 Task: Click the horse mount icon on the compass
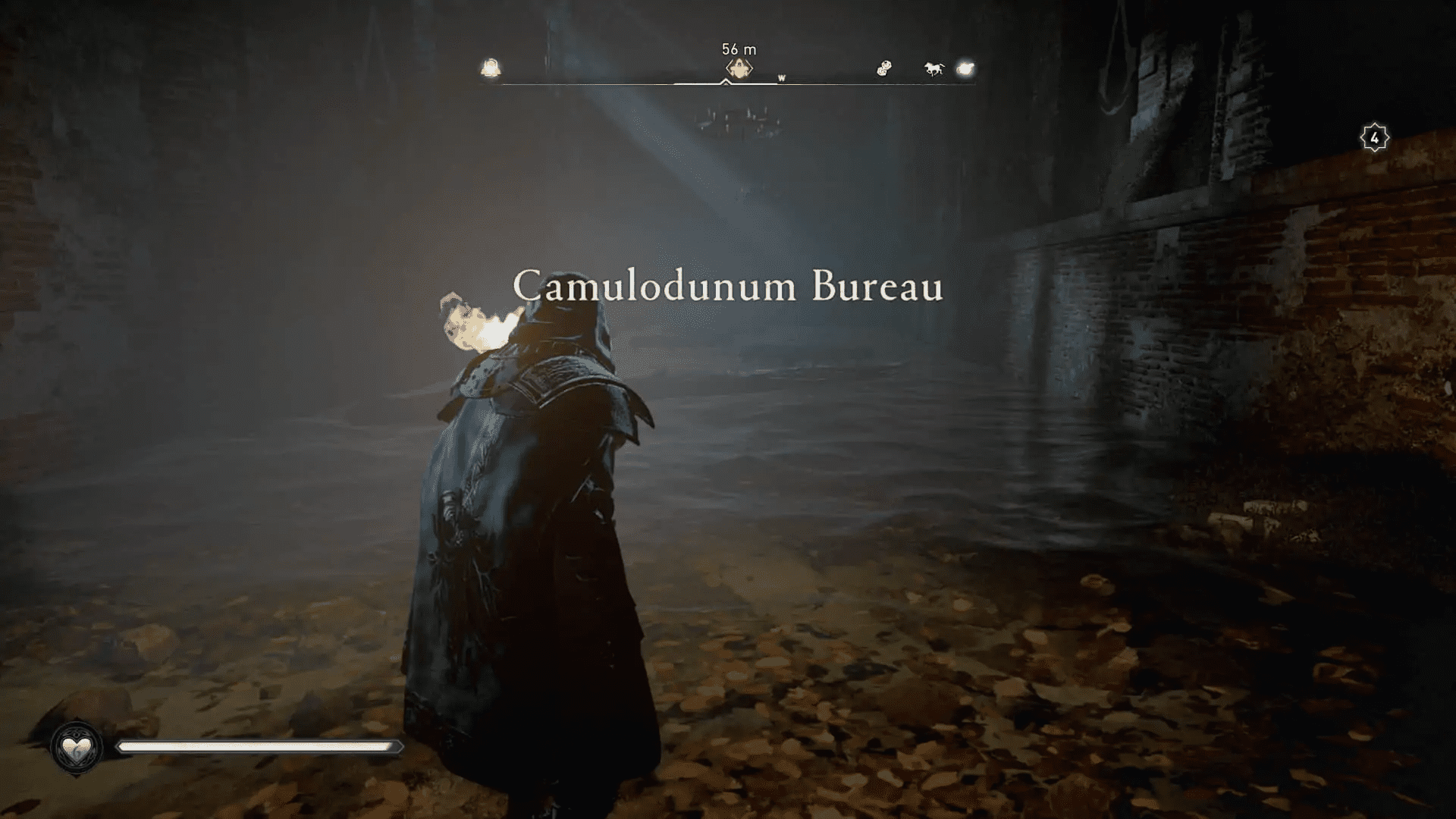point(933,68)
